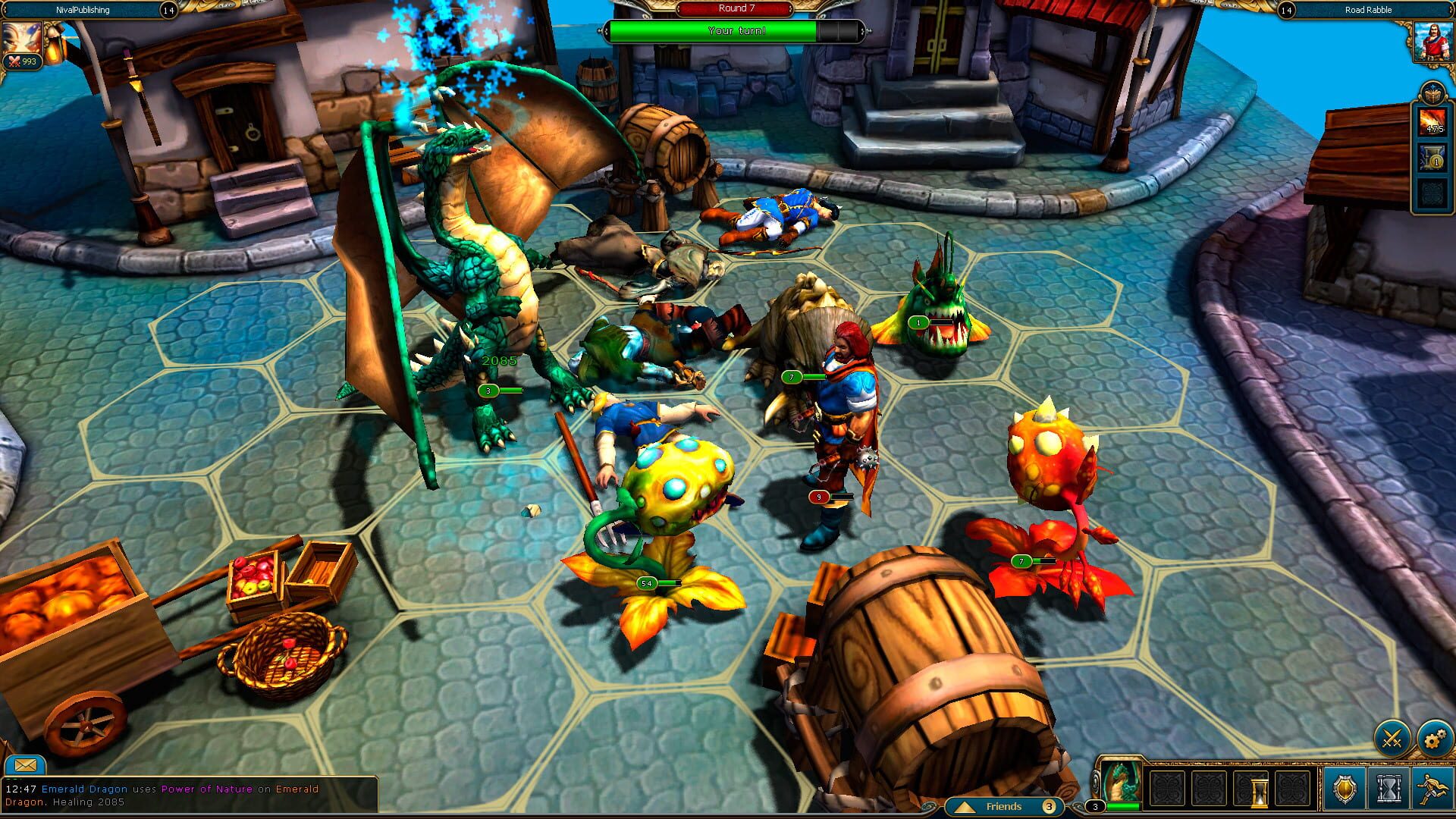Click the chevron on the Road Rabble banner
Viewport: 1456px width, 819px height.
(1450, 10)
